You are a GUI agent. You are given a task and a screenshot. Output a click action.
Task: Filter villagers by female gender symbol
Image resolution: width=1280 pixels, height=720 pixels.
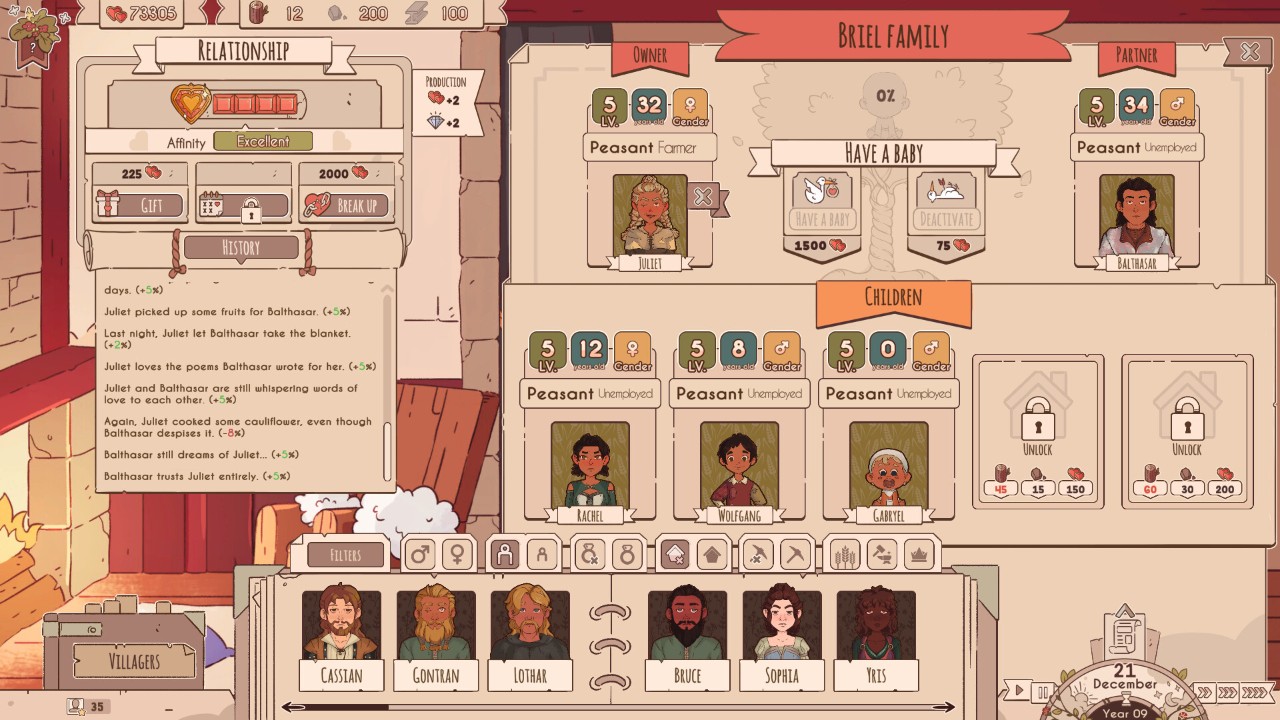pos(456,555)
